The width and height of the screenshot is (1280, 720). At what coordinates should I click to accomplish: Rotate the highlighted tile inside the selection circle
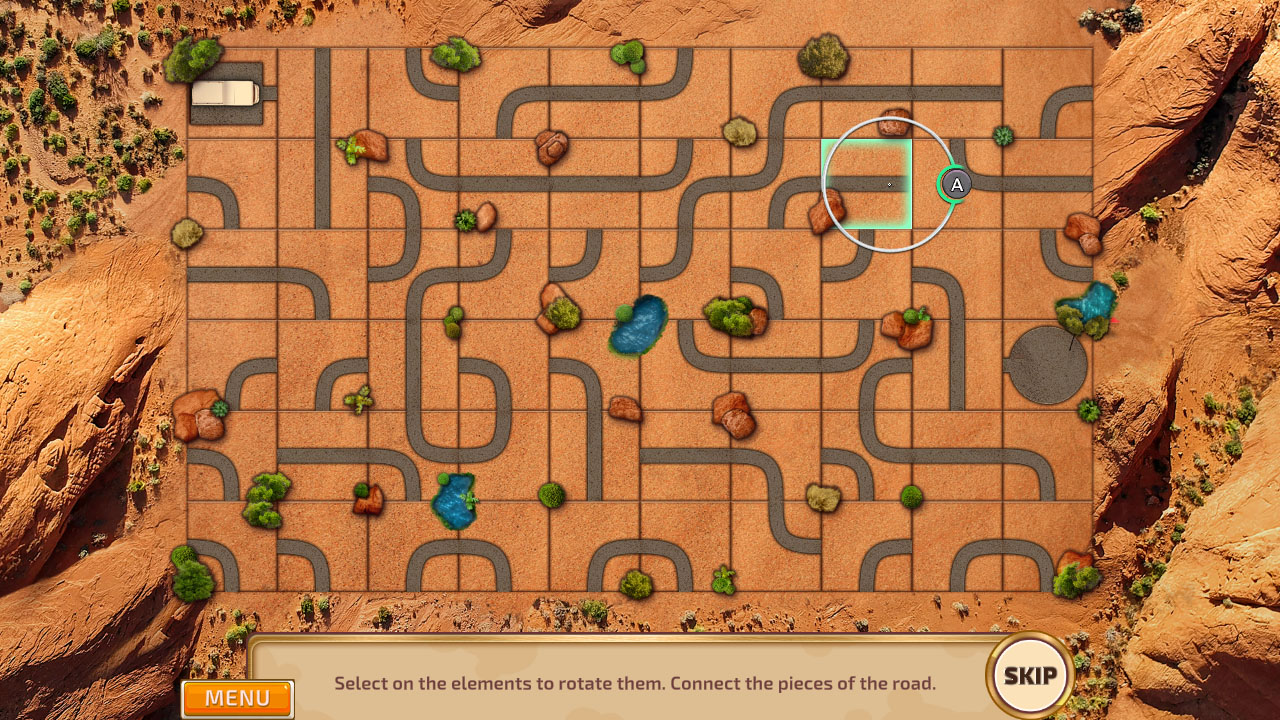[x=868, y=182]
